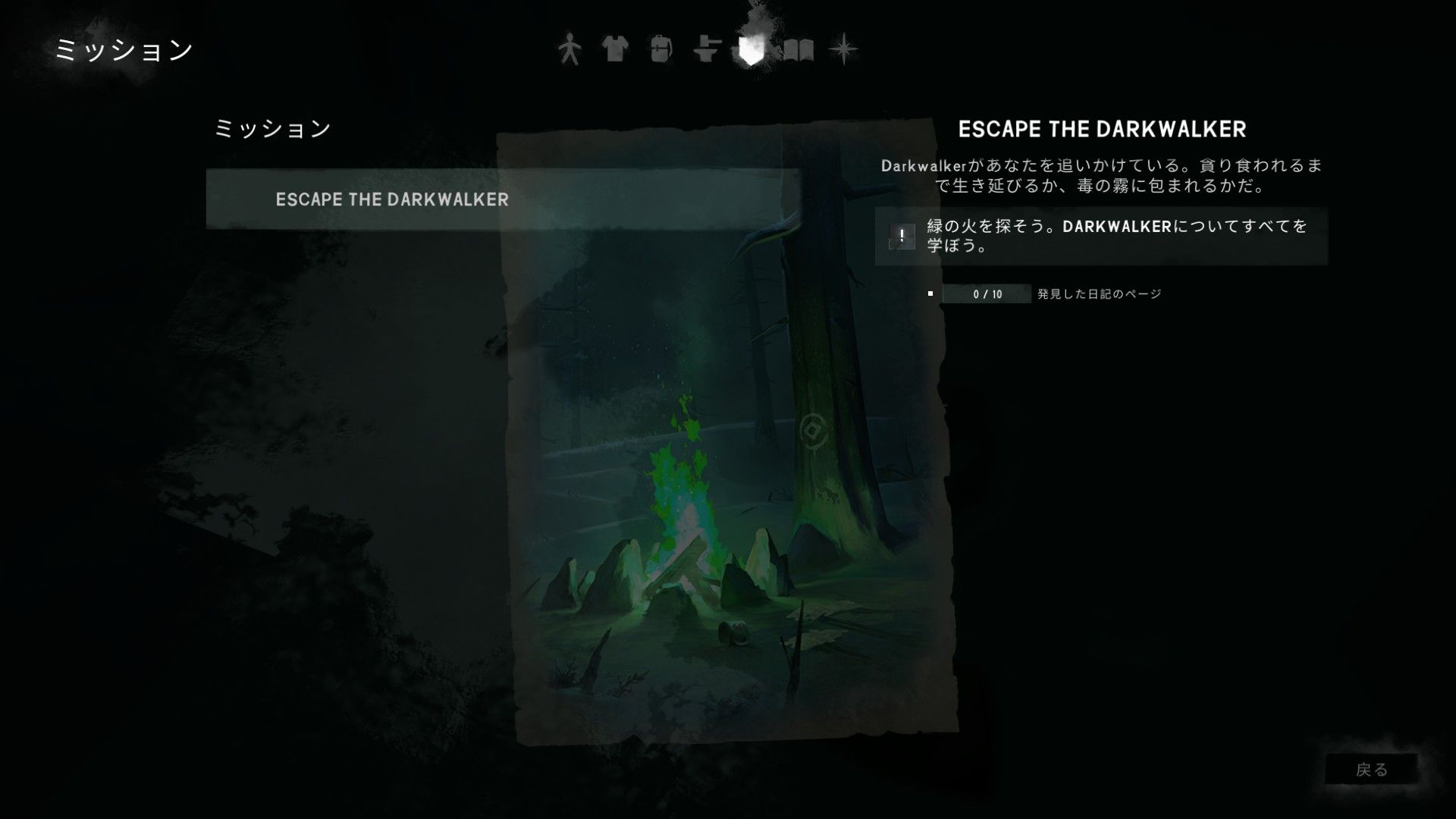
Task: Select the green fire objective with exclamation mark
Action: 1101,236
